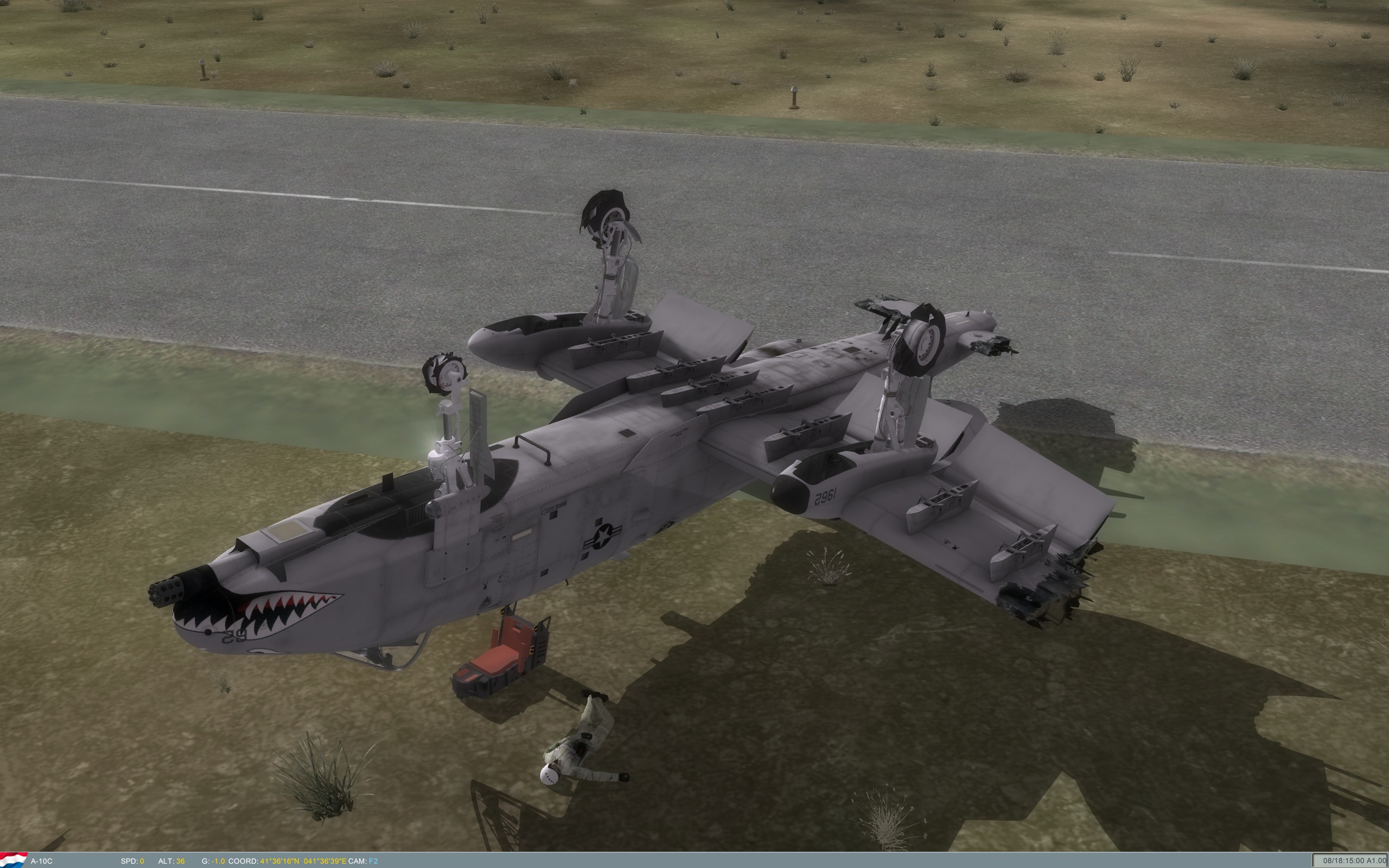Click the Dutch flag icon in the status bar
Image resolution: width=1389 pixels, height=868 pixels.
coord(11,860)
